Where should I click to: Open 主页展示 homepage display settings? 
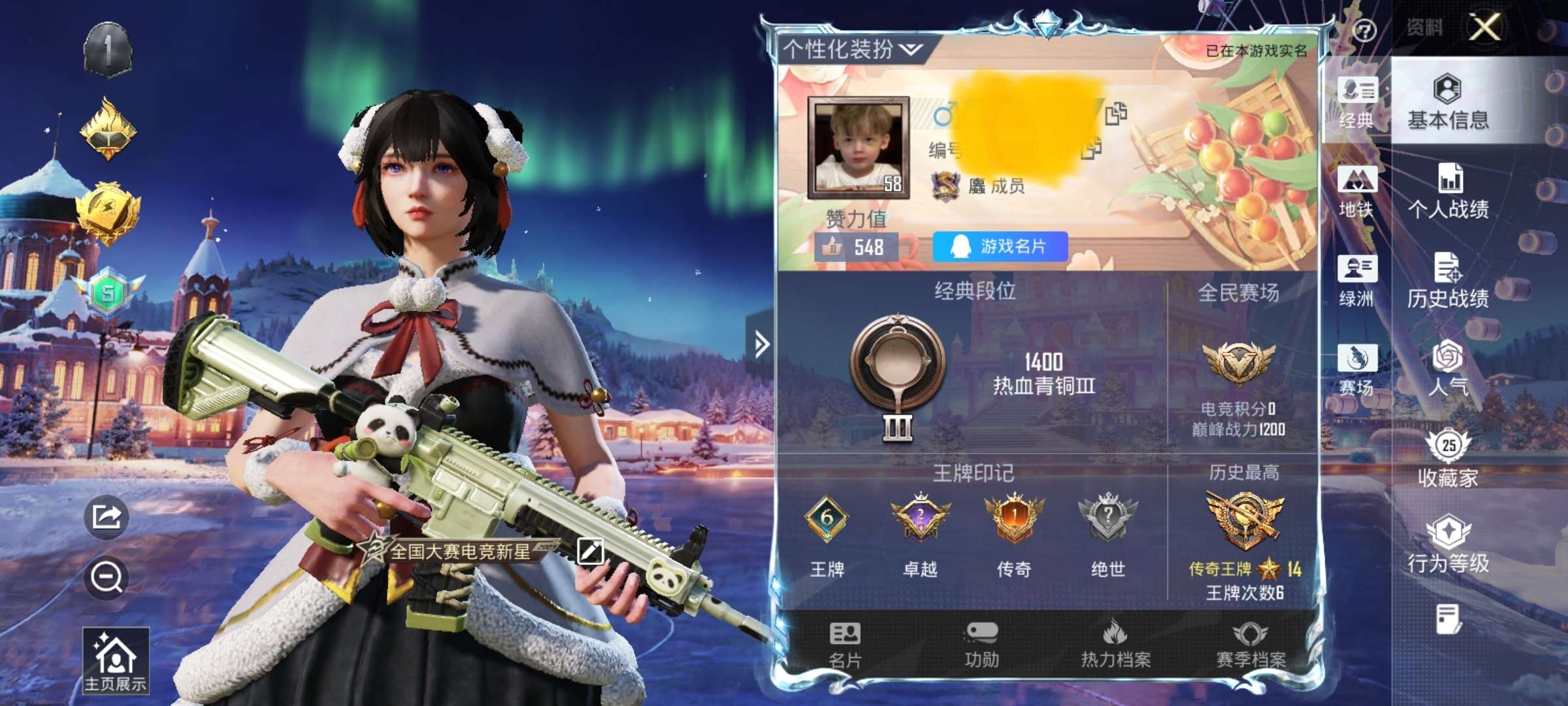(x=116, y=661)
